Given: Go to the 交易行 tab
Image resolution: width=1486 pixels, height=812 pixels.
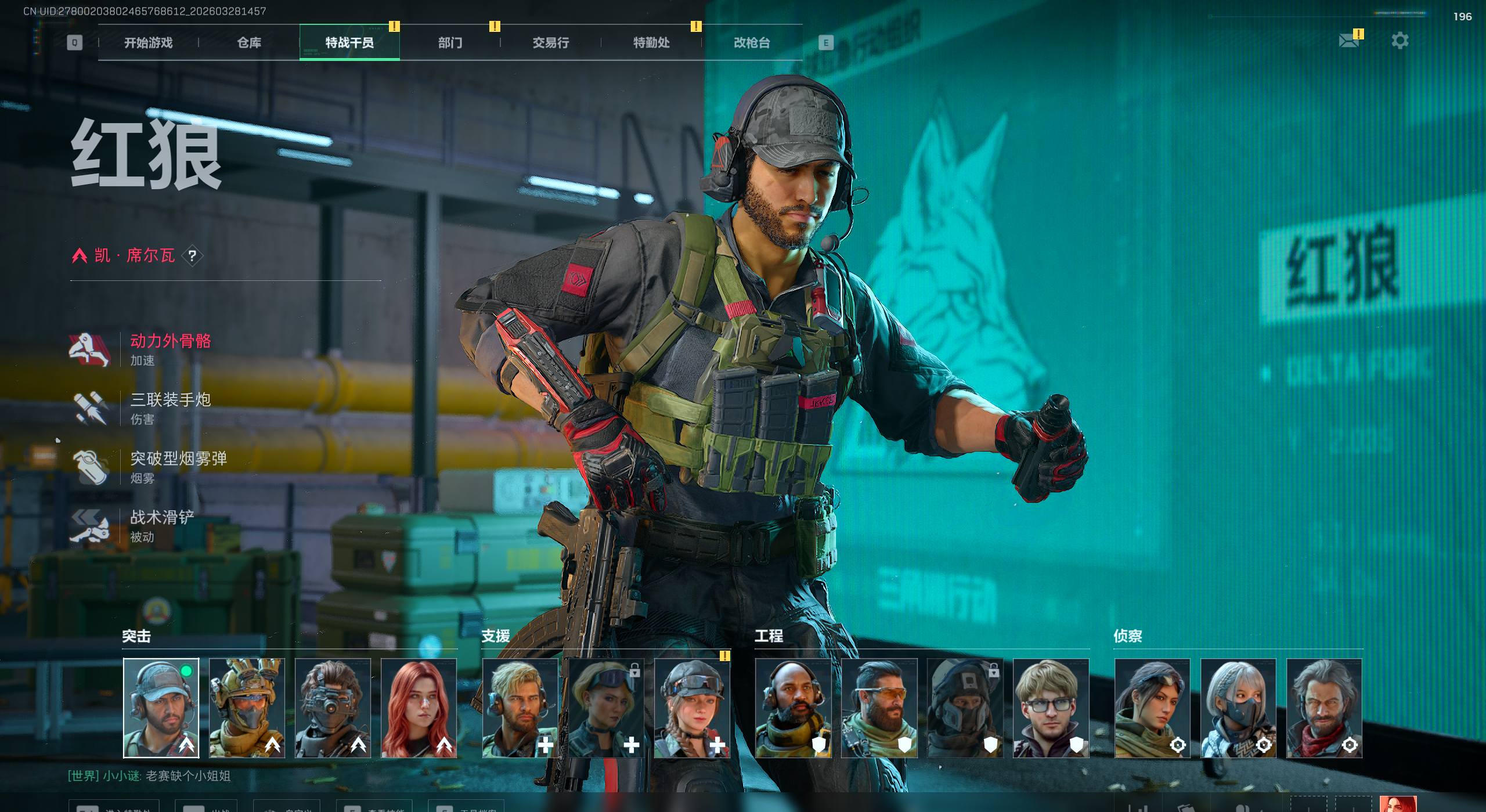Looking at the screenshot, I should [550, 42].
